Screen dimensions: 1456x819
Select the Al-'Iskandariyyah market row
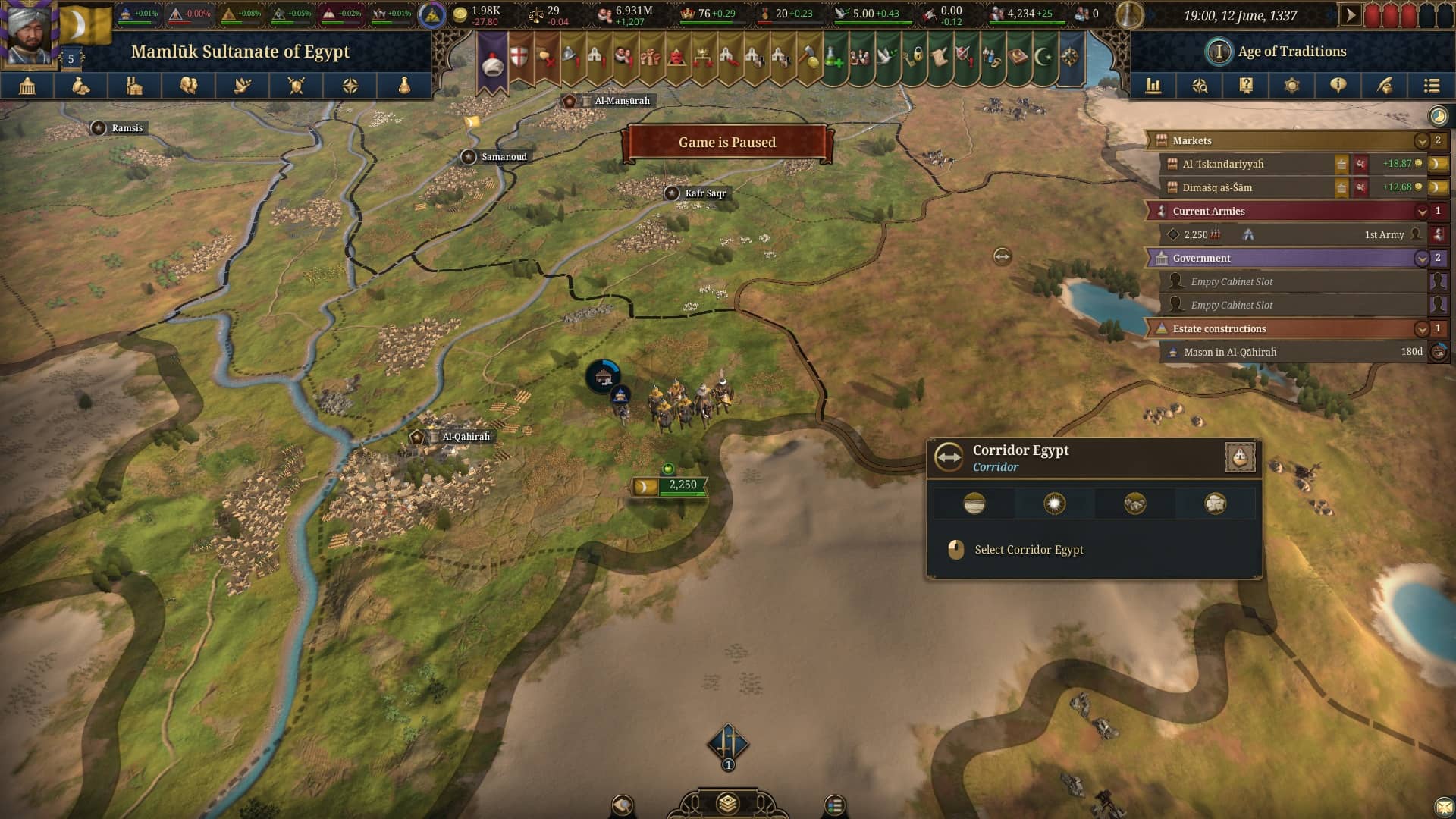point(1244,165)
